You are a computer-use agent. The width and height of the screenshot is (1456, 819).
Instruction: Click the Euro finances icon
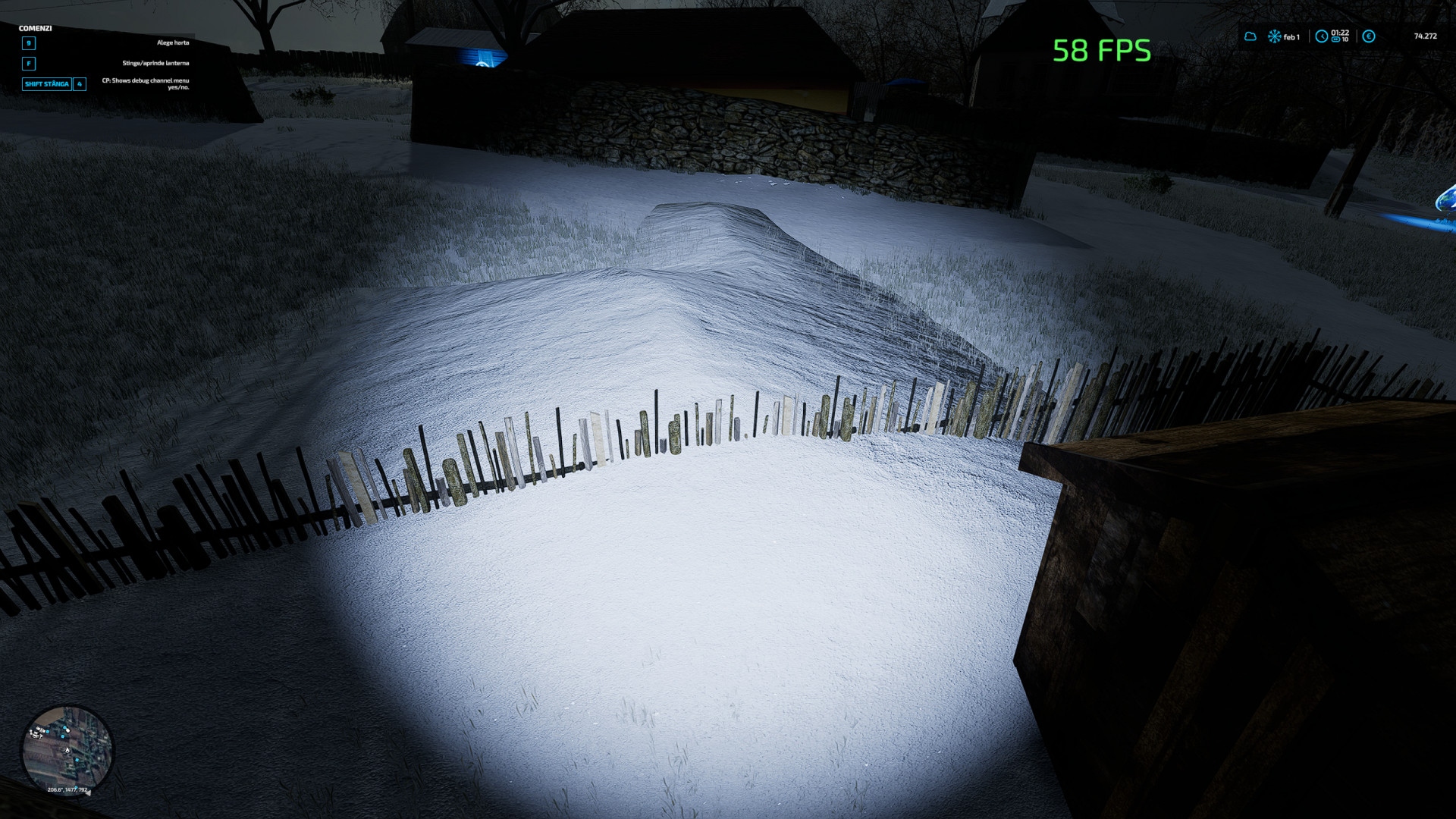point(1369,36)
